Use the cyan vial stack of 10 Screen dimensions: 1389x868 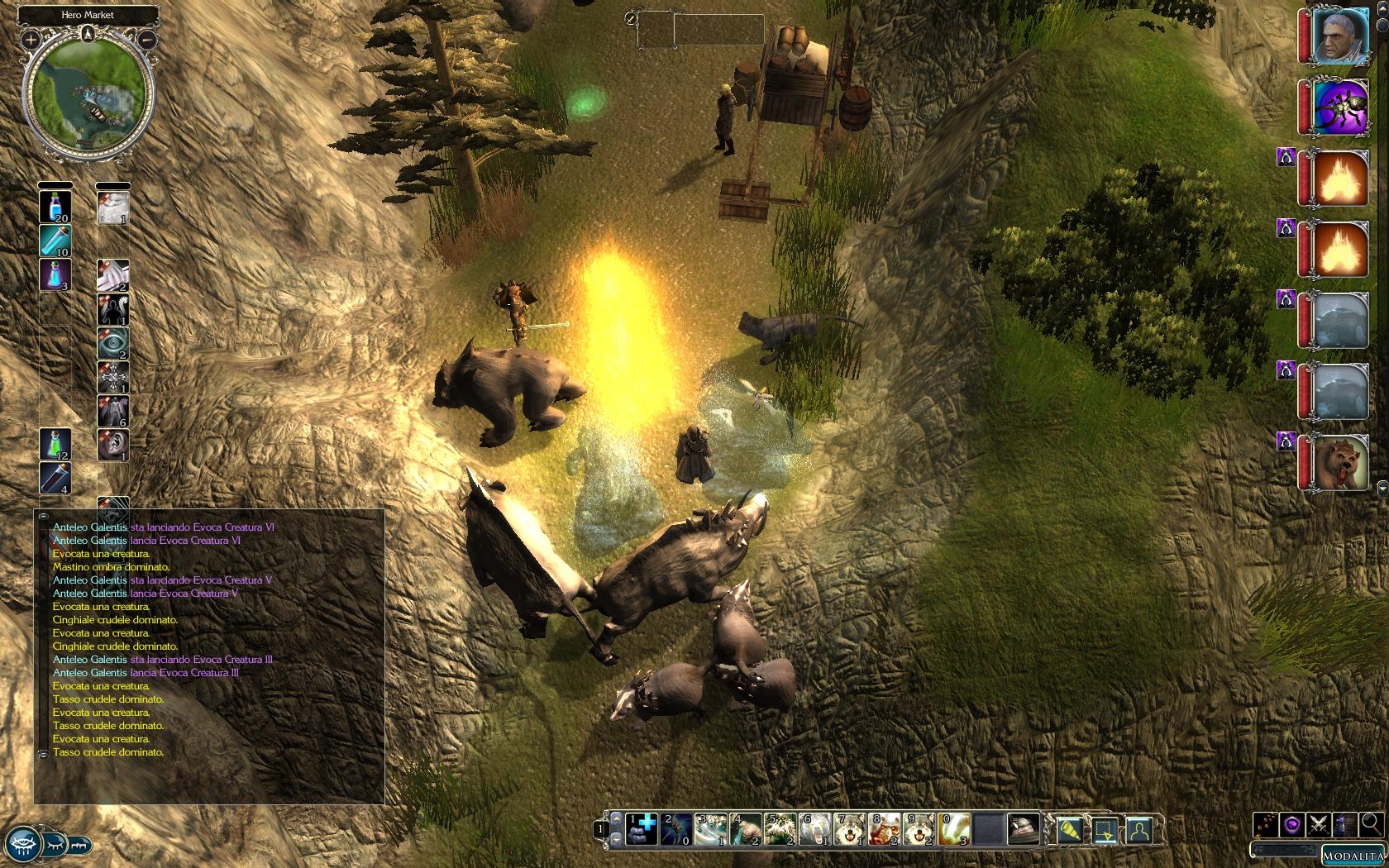click(55, 241)
